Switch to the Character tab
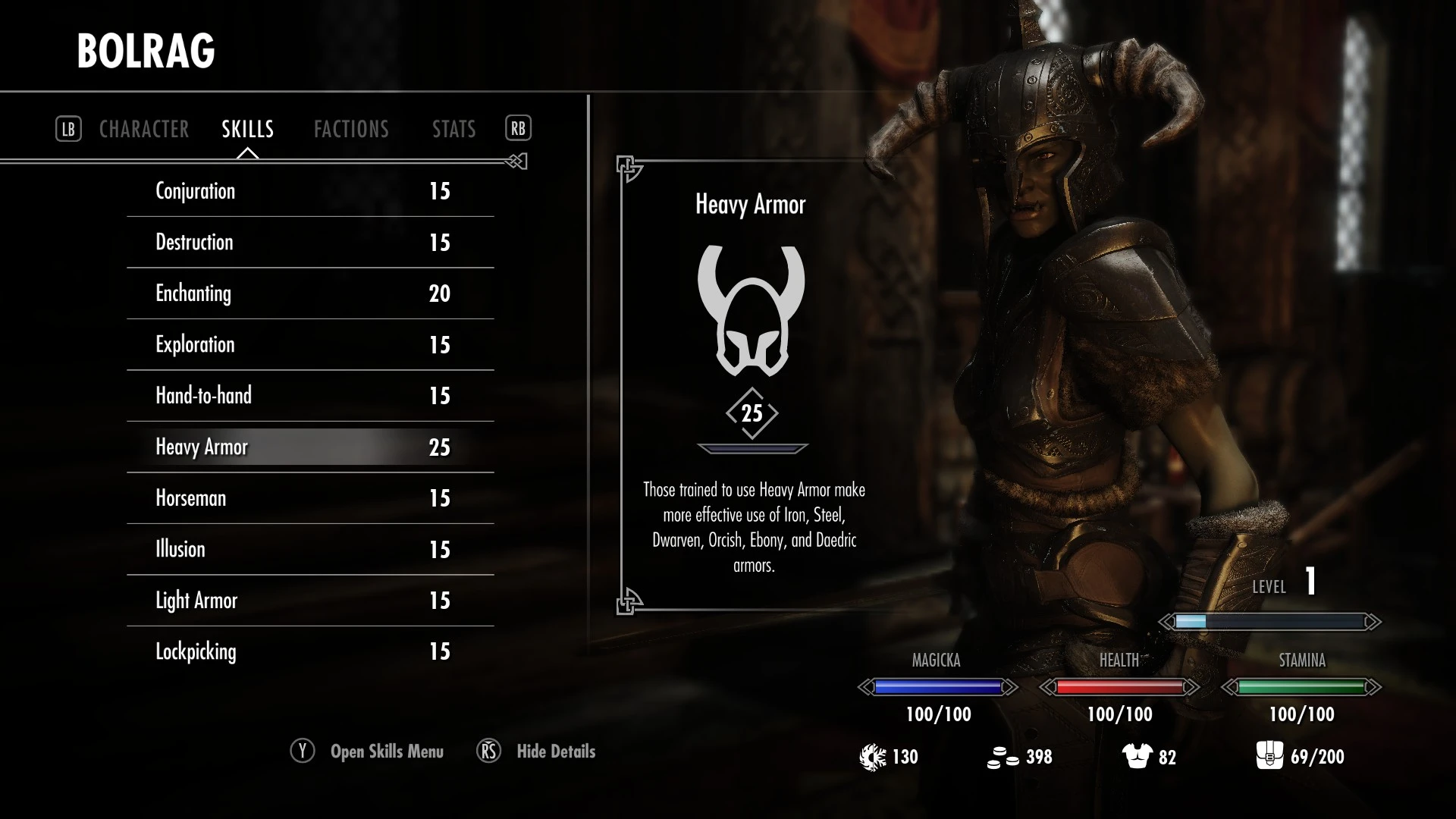 [x=144, y=129]
